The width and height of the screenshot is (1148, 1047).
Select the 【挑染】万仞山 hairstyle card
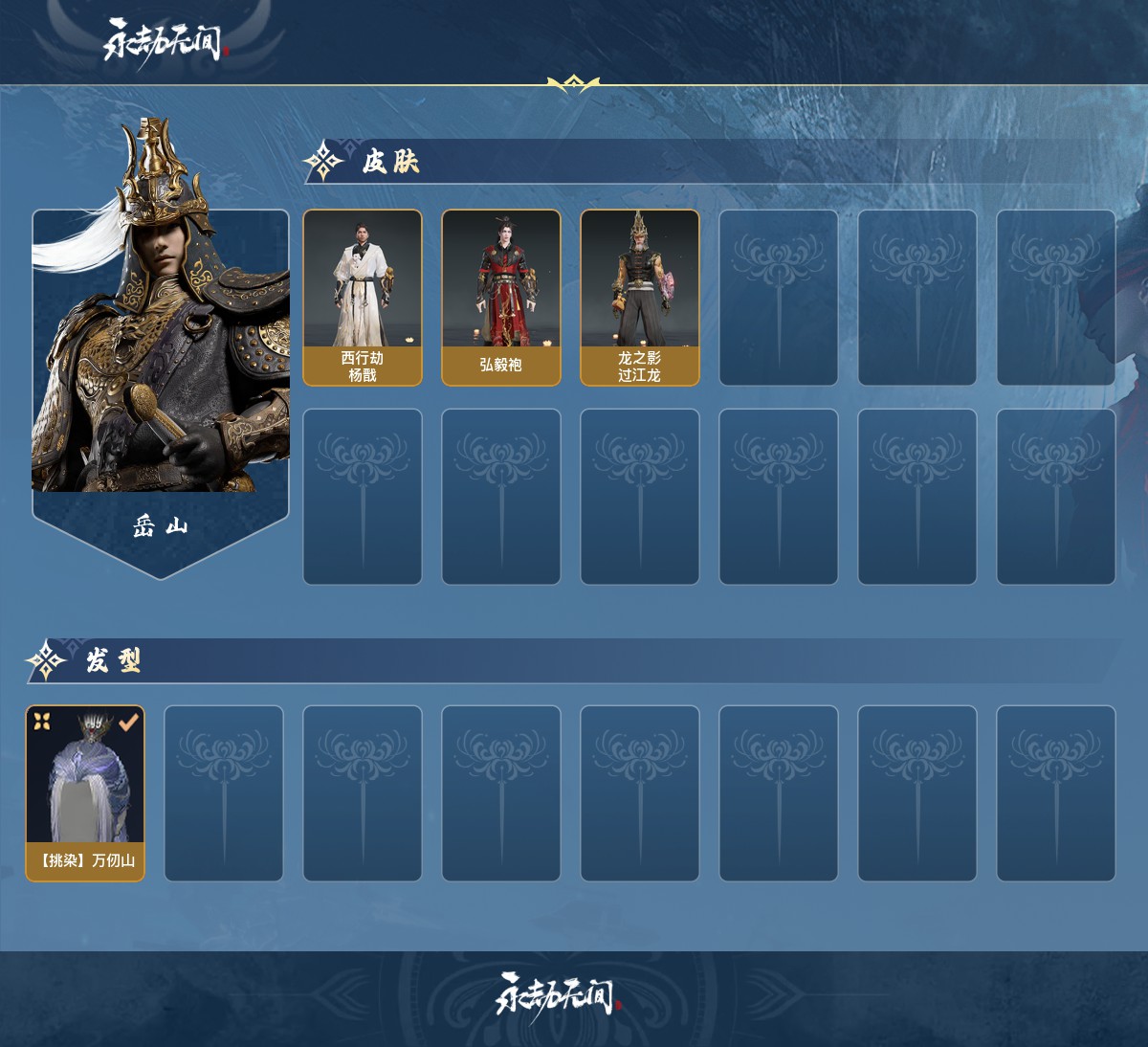pos(85,793)
